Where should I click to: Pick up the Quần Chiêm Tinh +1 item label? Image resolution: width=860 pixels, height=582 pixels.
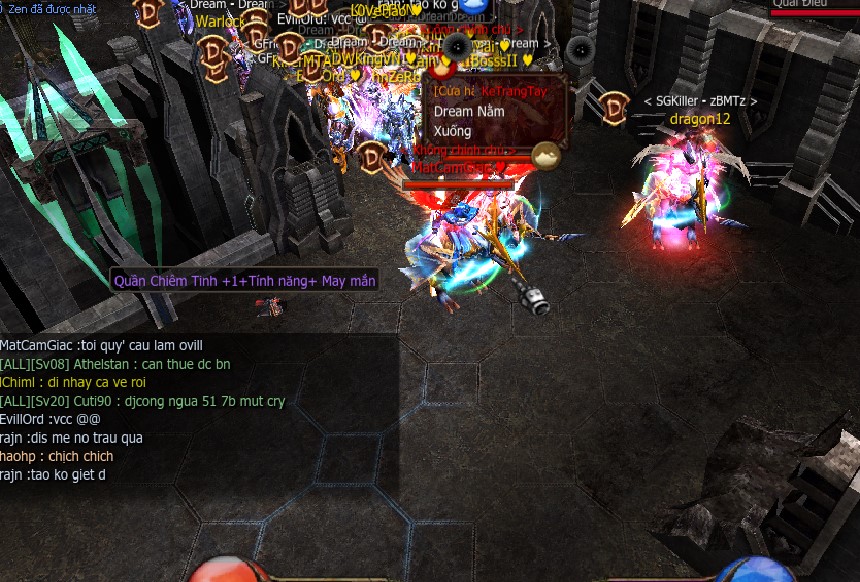(245, 281)
